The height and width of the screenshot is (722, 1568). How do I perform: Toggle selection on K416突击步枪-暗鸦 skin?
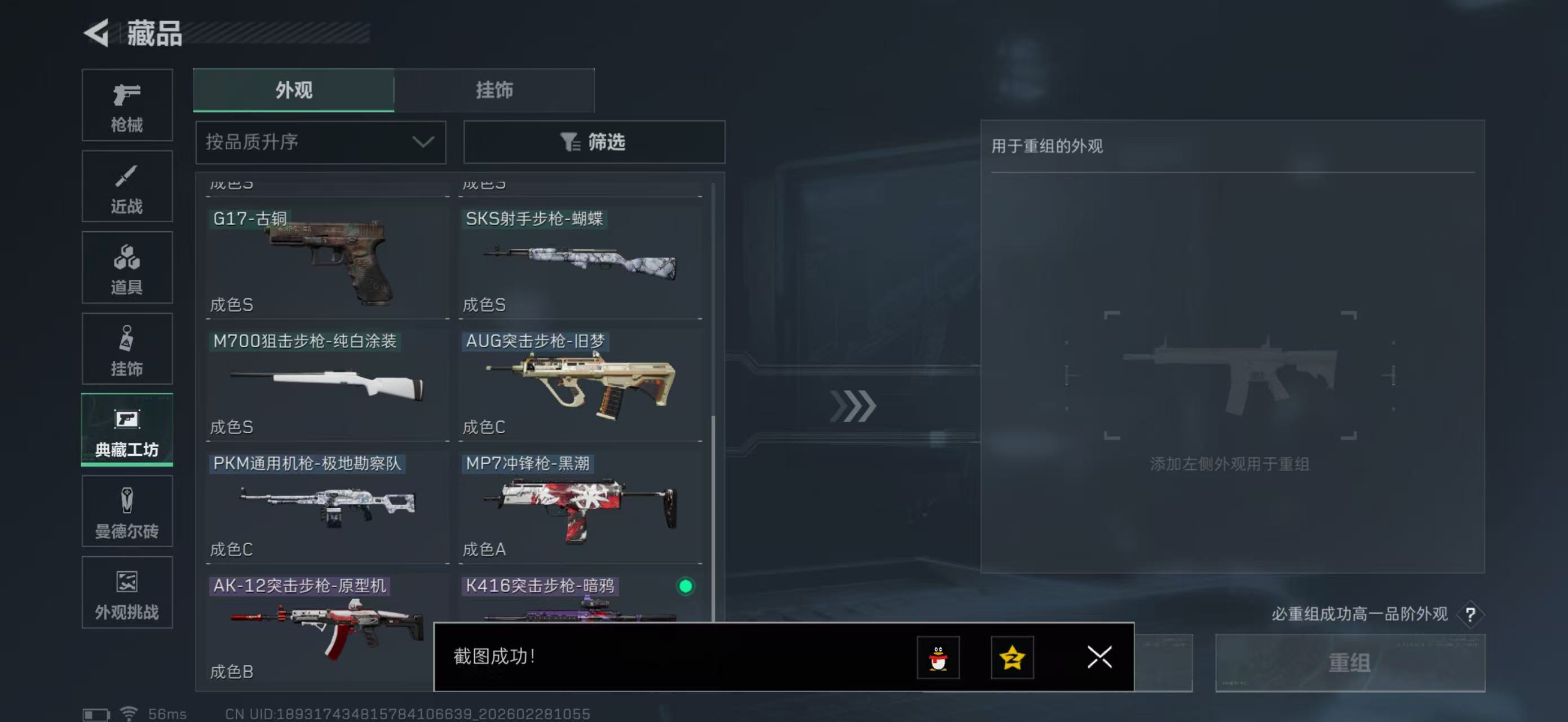(x=685, y=586)
